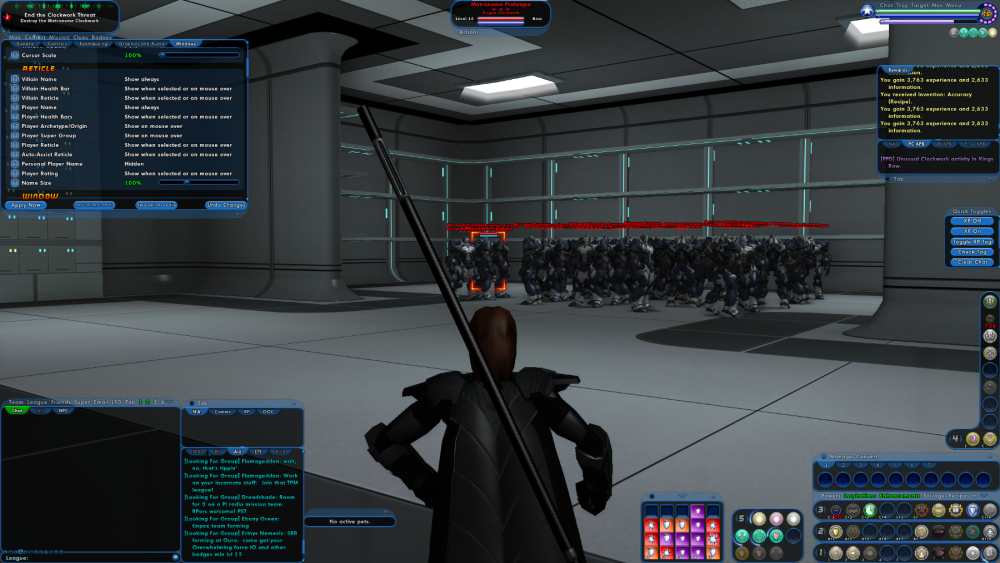Open the Map window from the nav bar
Screen dimensions: 1000x563
[13, 38]
